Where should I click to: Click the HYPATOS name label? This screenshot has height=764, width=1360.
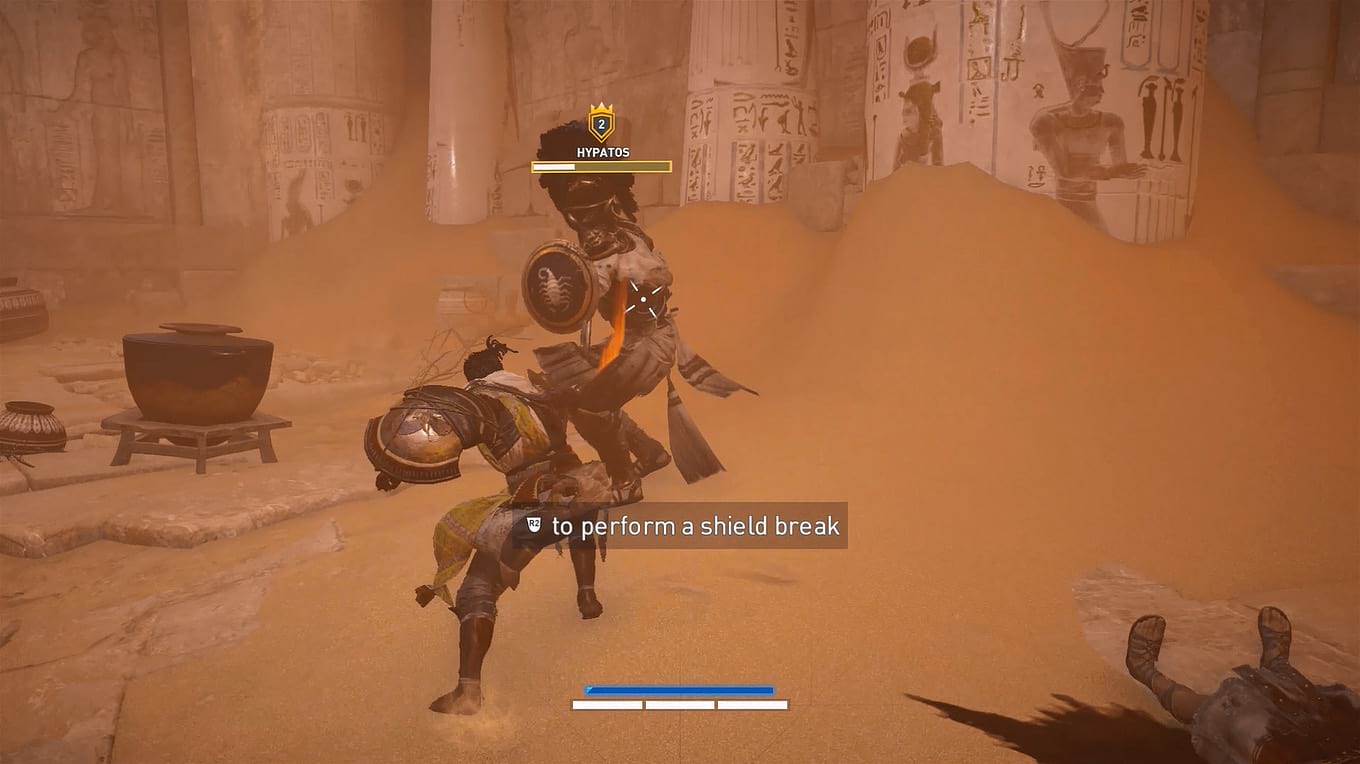pos(603,152)
